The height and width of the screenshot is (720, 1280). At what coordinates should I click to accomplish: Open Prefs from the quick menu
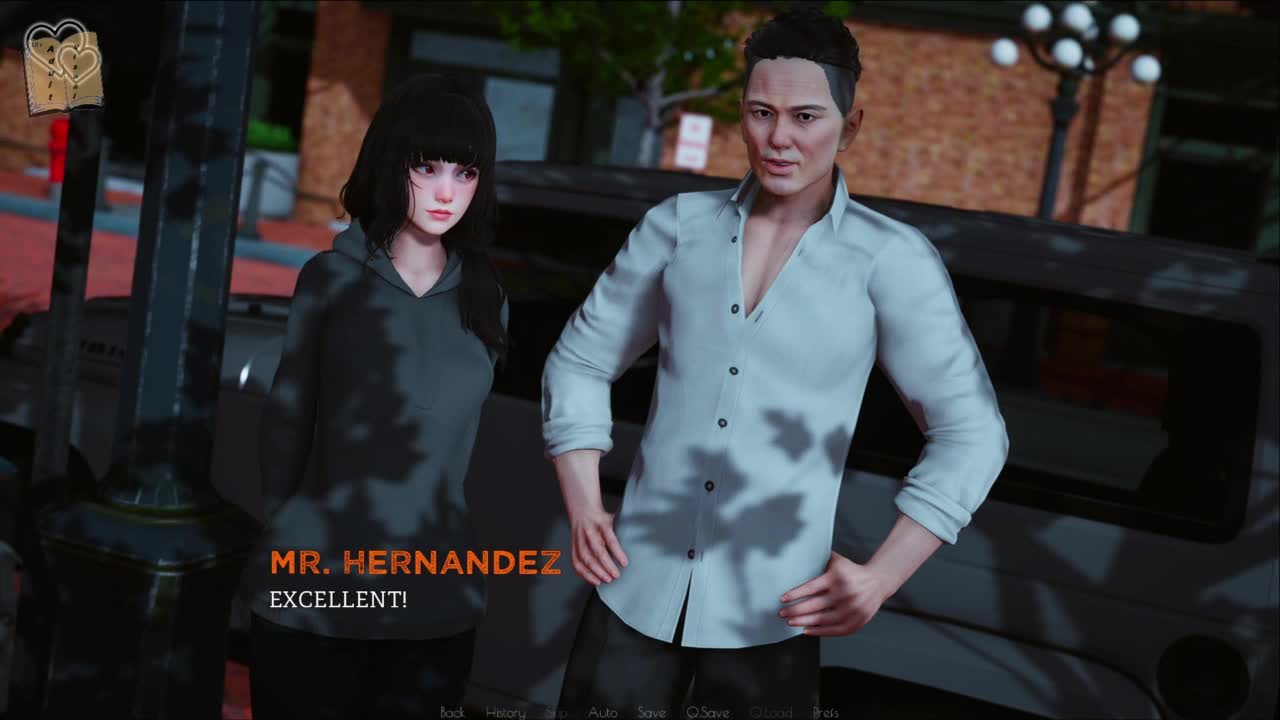(x=825, y=712)
